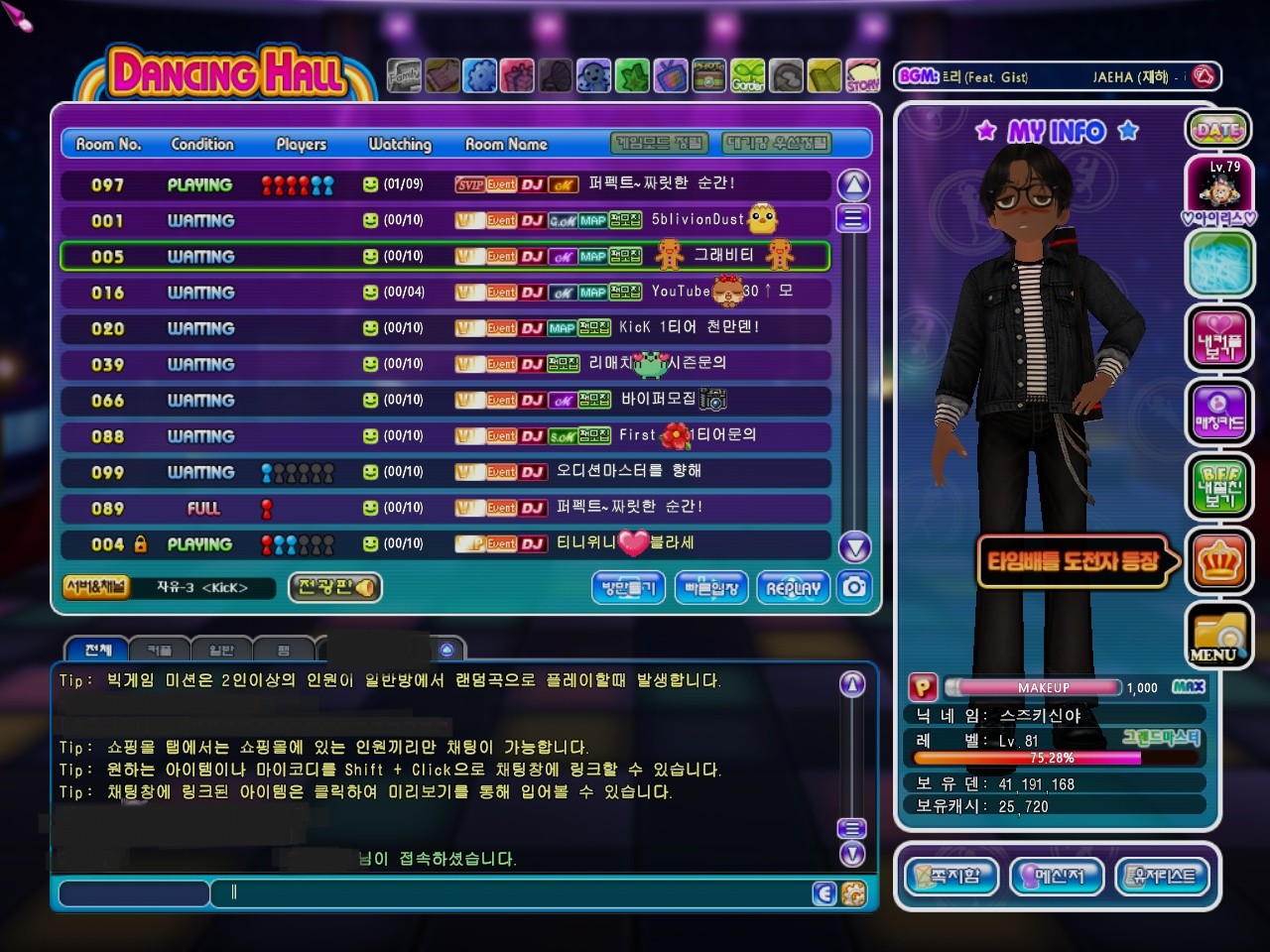
Task: Open the Garden icon in top toolbar
Action: point(748,75)
